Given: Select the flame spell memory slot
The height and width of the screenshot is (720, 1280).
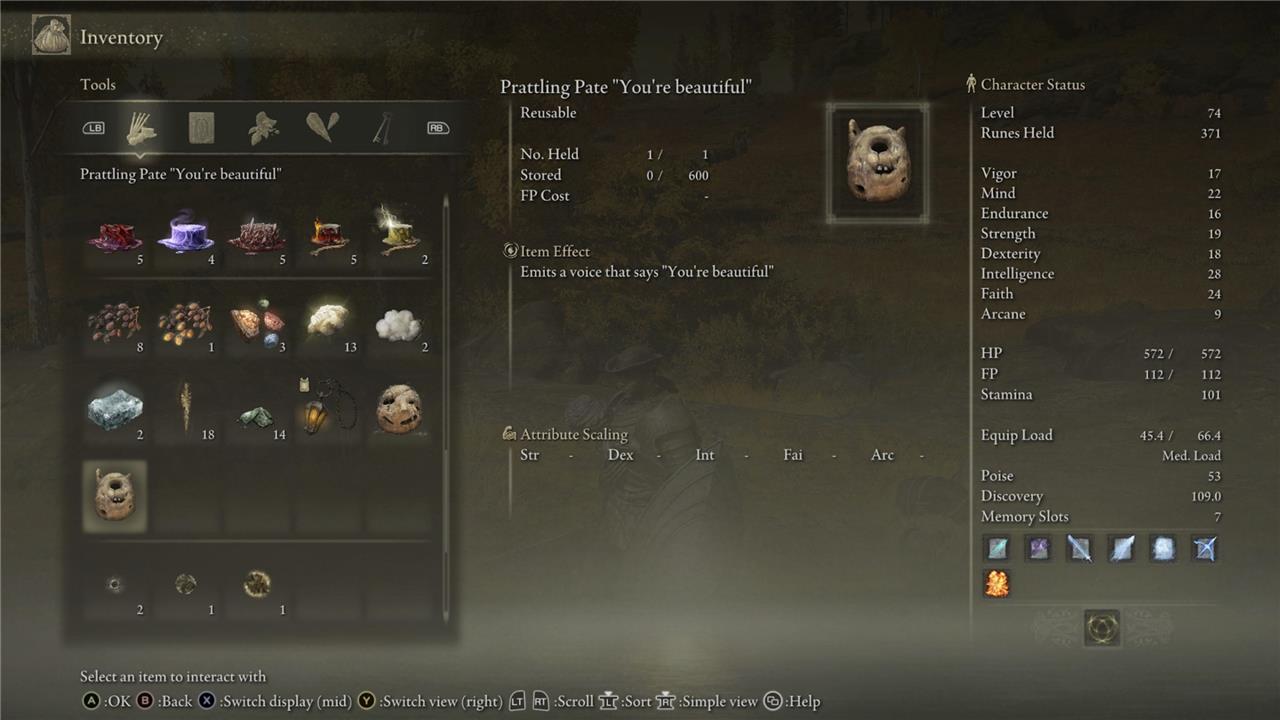Looking at the screenshot, I should [997, 582].
